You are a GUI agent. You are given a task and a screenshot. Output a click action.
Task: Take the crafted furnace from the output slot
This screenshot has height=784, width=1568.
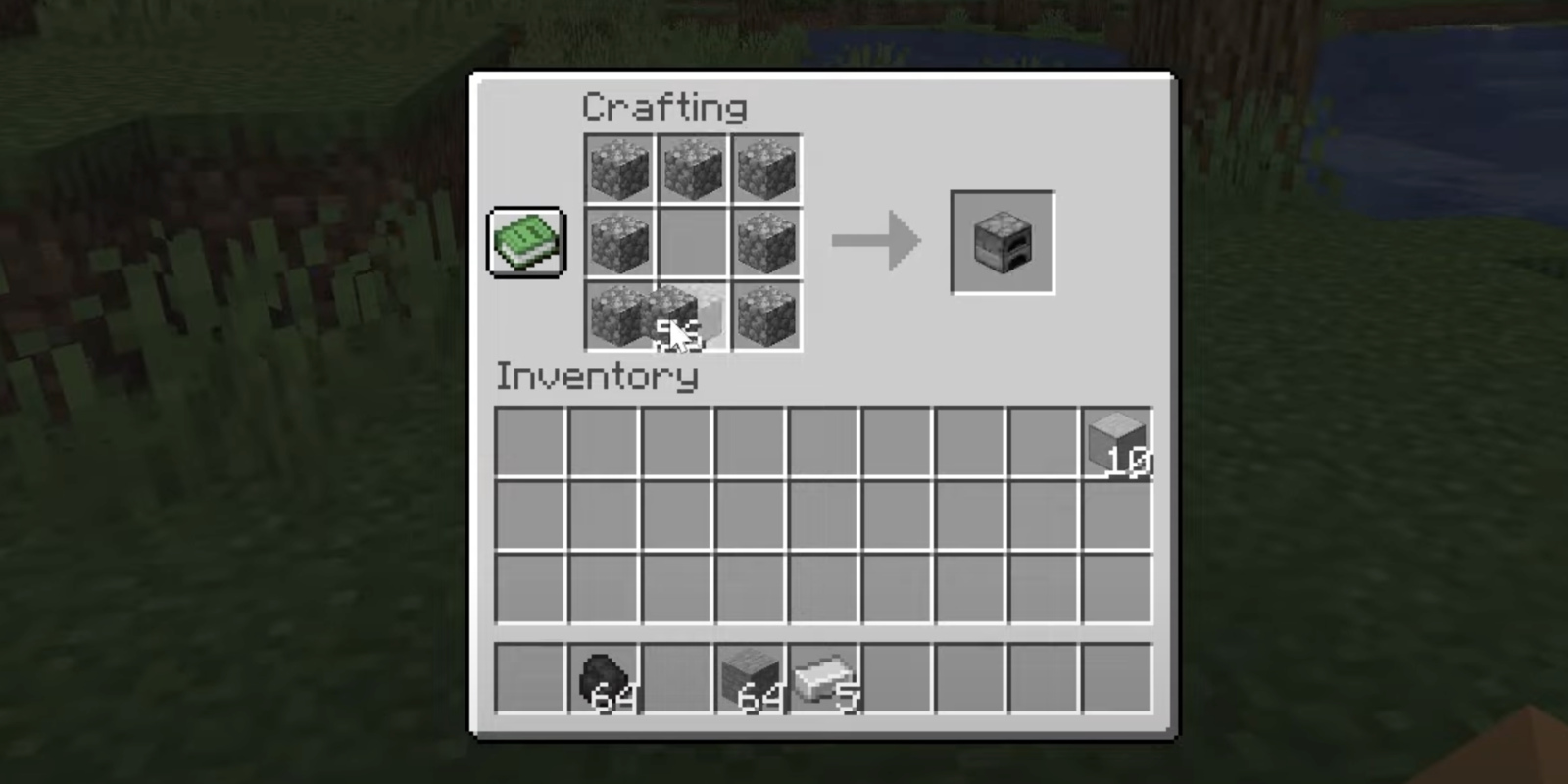(x=1001, y=241)
